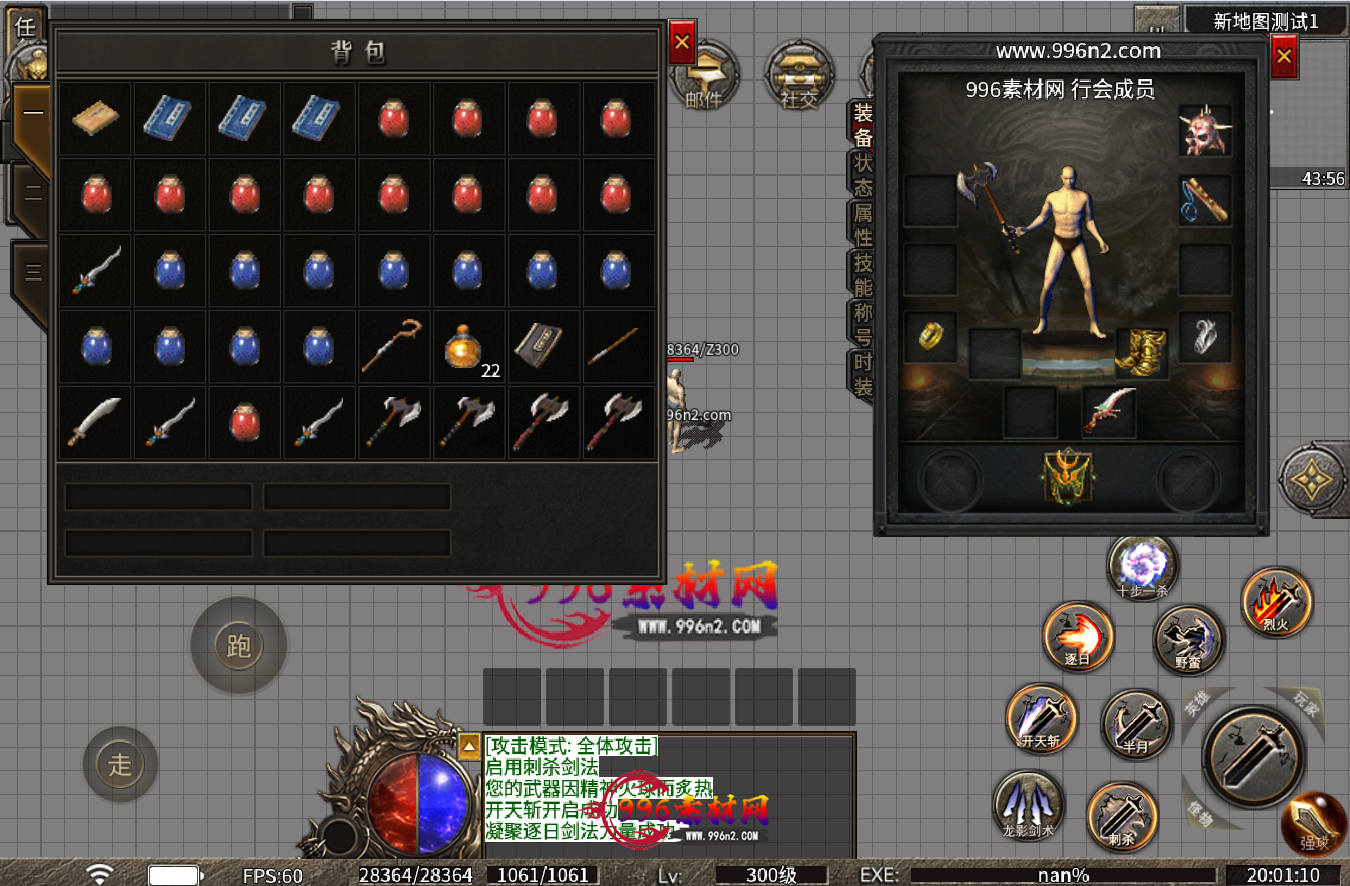Close the 背包 backpack window
This screenshot has width=1350, height=886.
click(682, 43)
